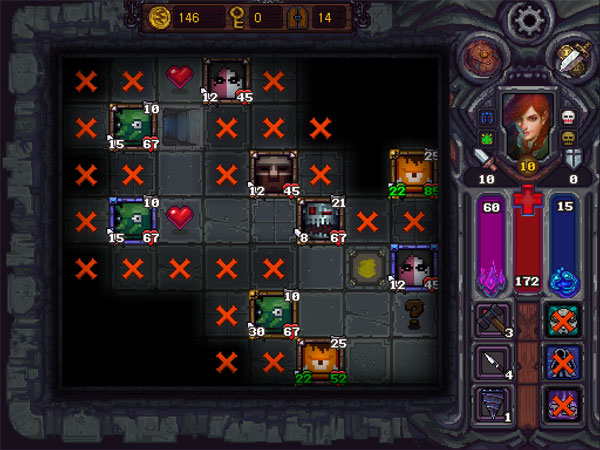Viewport: 600px width, 450px height.
Task: Attack the grey robot skull monster
Action: [320, 220]
